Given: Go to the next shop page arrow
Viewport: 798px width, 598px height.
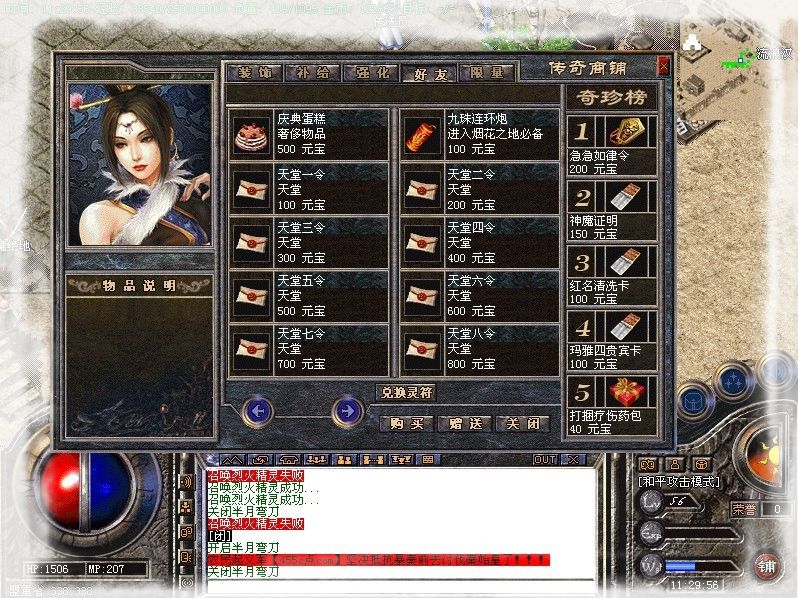Looking at the screenshot, I should pos(347,410).
